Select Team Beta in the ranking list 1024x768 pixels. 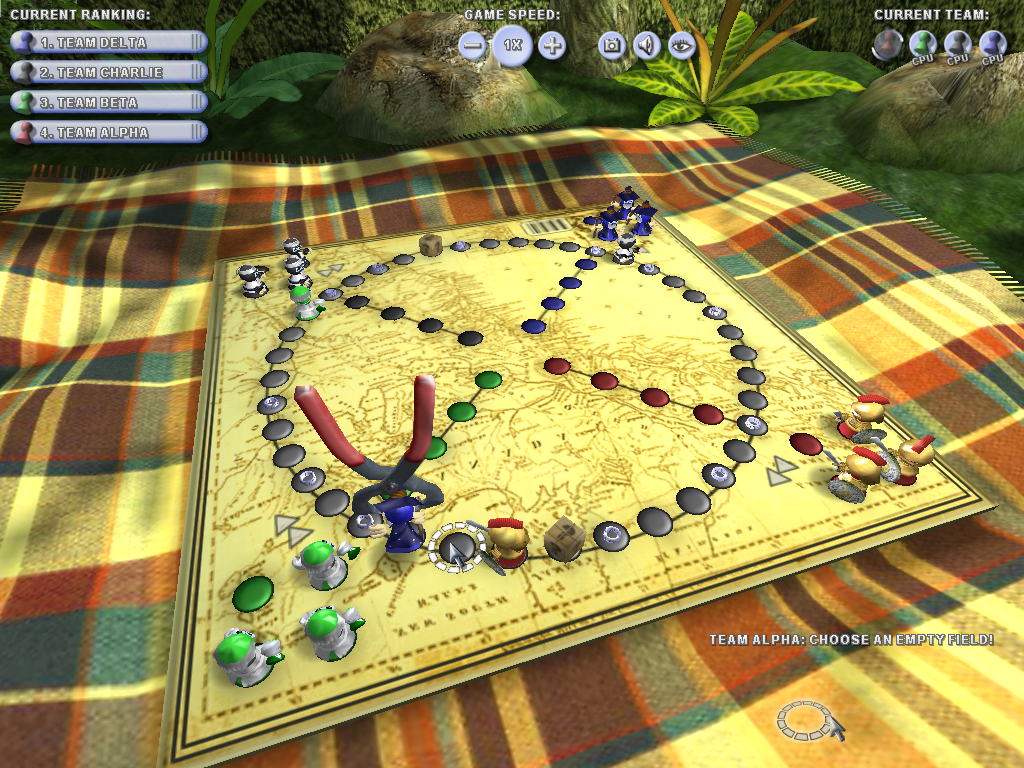pos(108,102)
